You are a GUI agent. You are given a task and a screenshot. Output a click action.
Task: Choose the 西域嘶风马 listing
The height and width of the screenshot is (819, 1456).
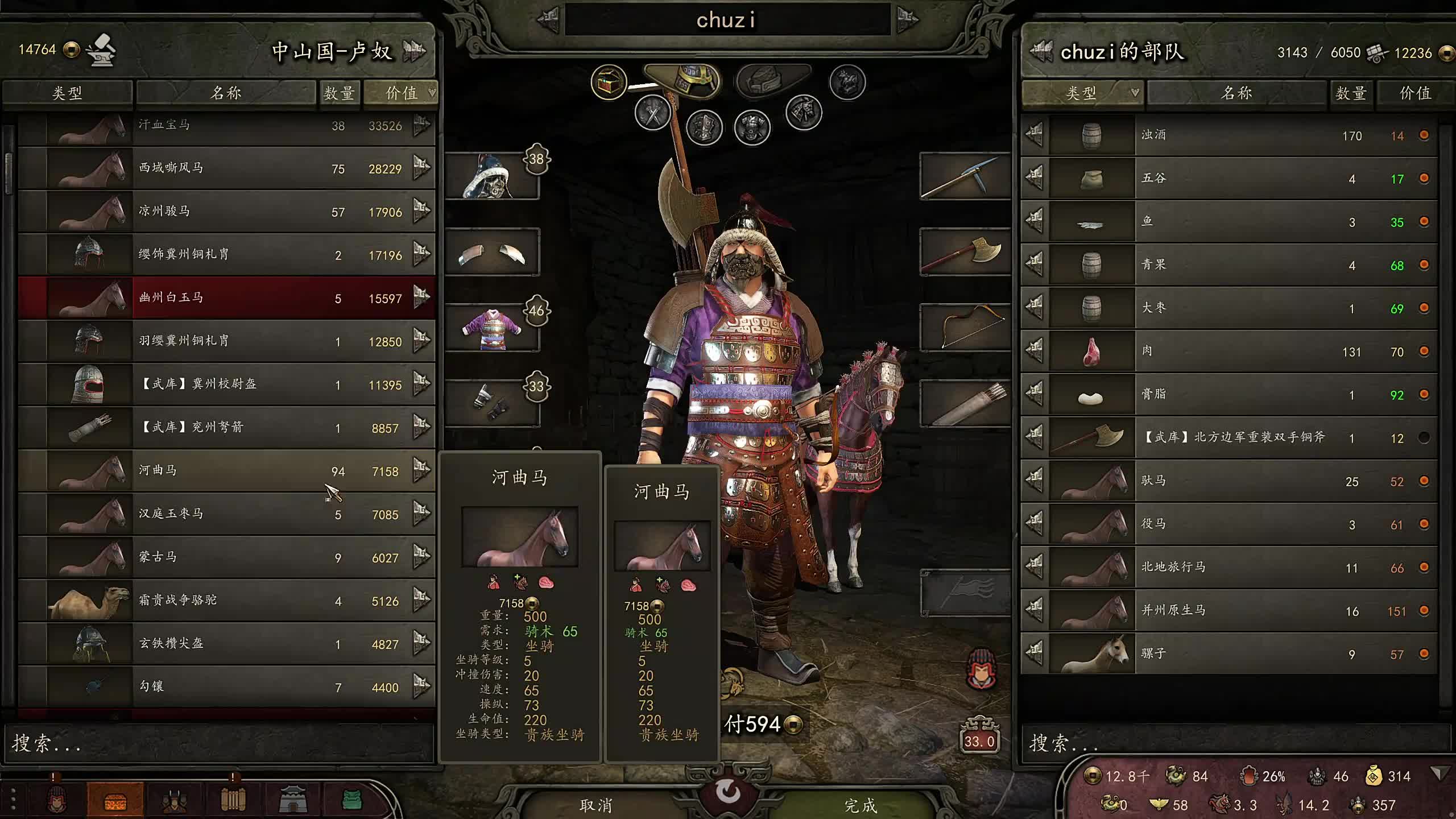pos(227,168)
